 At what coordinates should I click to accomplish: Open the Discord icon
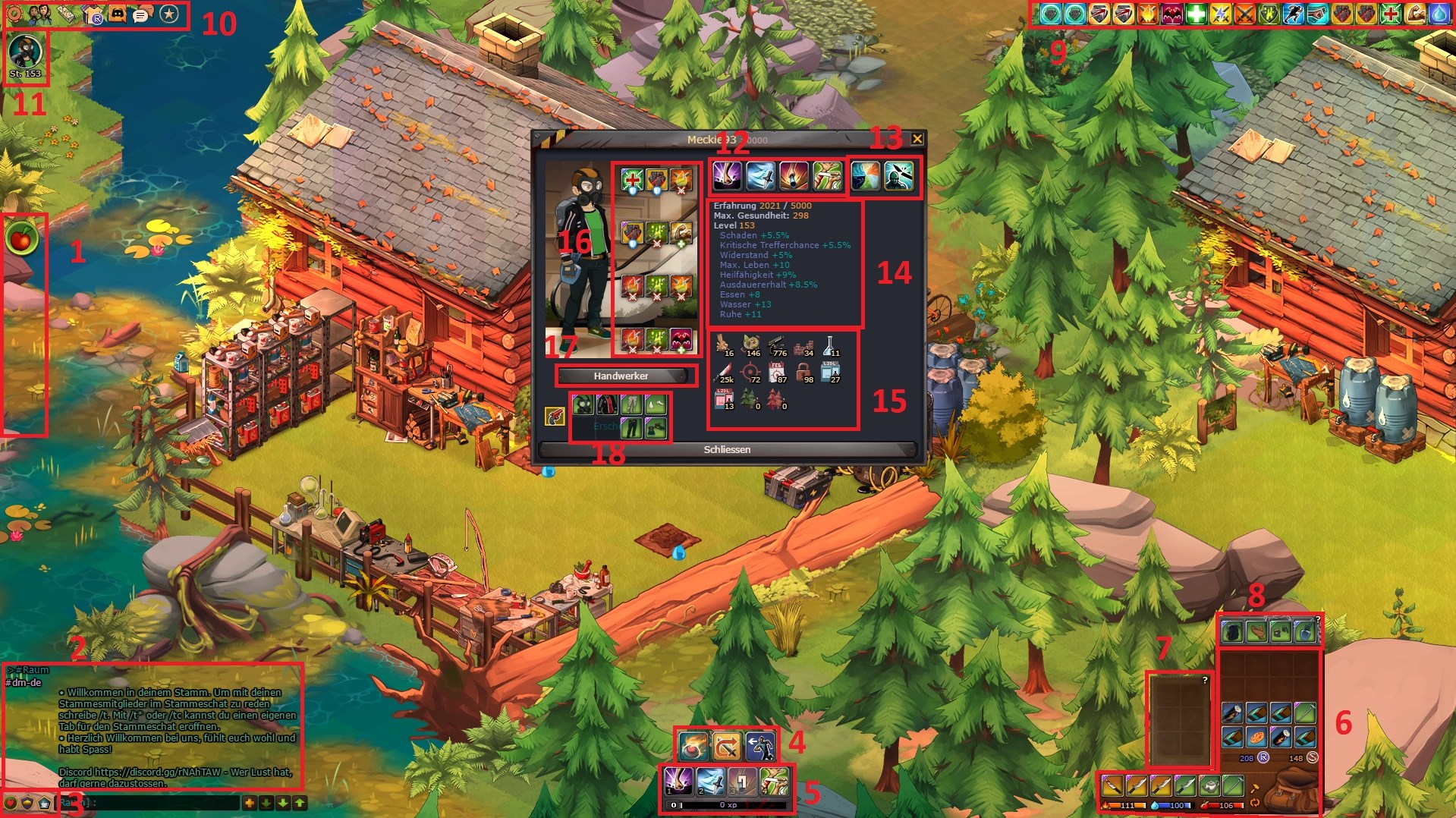click(118, 14)
